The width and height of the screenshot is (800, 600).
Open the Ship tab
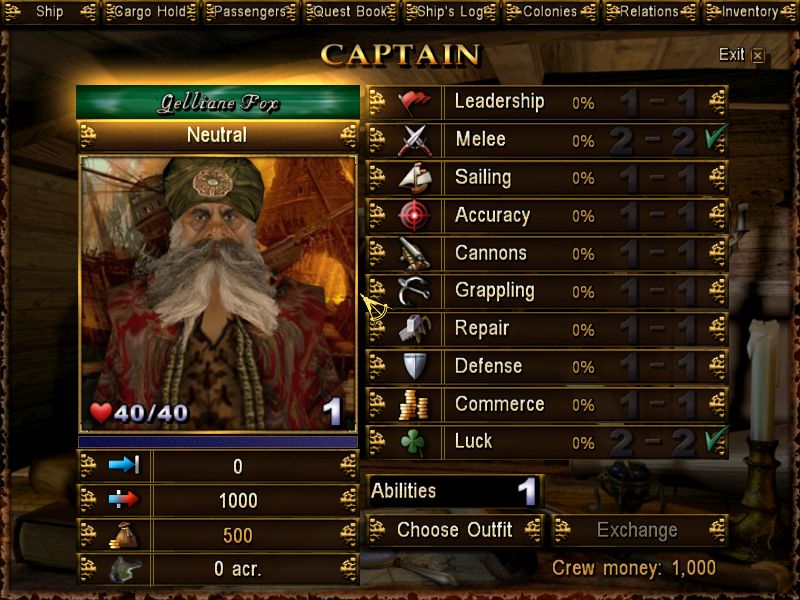pos(49,12)
